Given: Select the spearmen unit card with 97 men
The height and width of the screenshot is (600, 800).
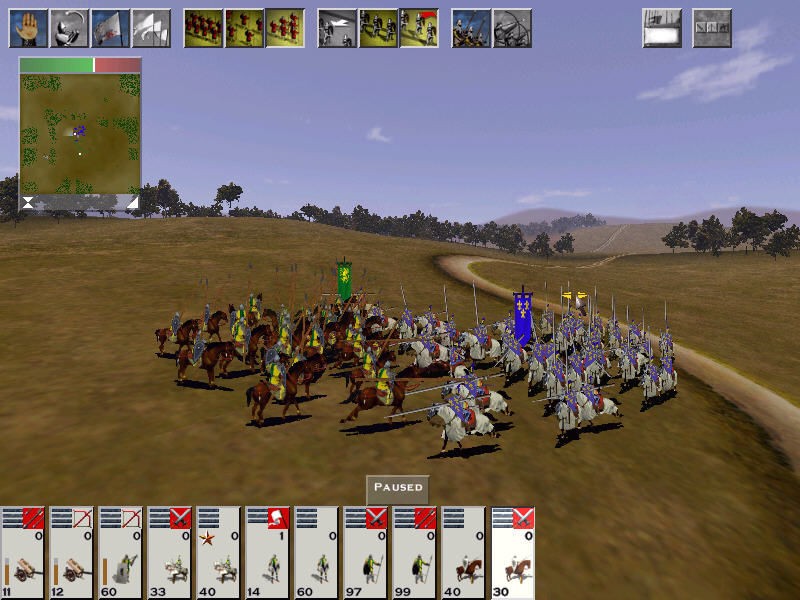Looking at the screenshot, I should (366, 552).
